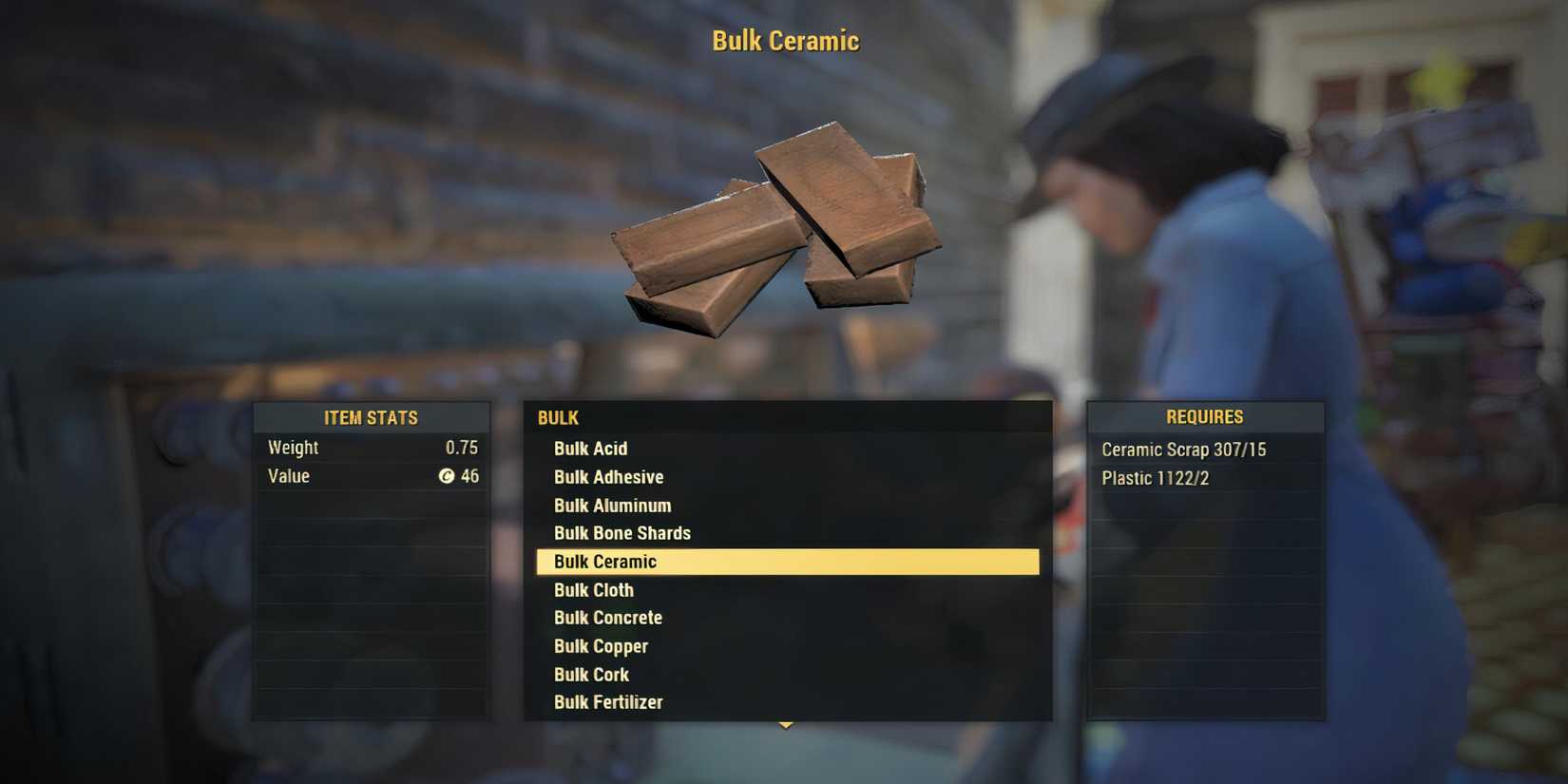
Task: Select Bulk Adhesive from the list
Action: 608,476
